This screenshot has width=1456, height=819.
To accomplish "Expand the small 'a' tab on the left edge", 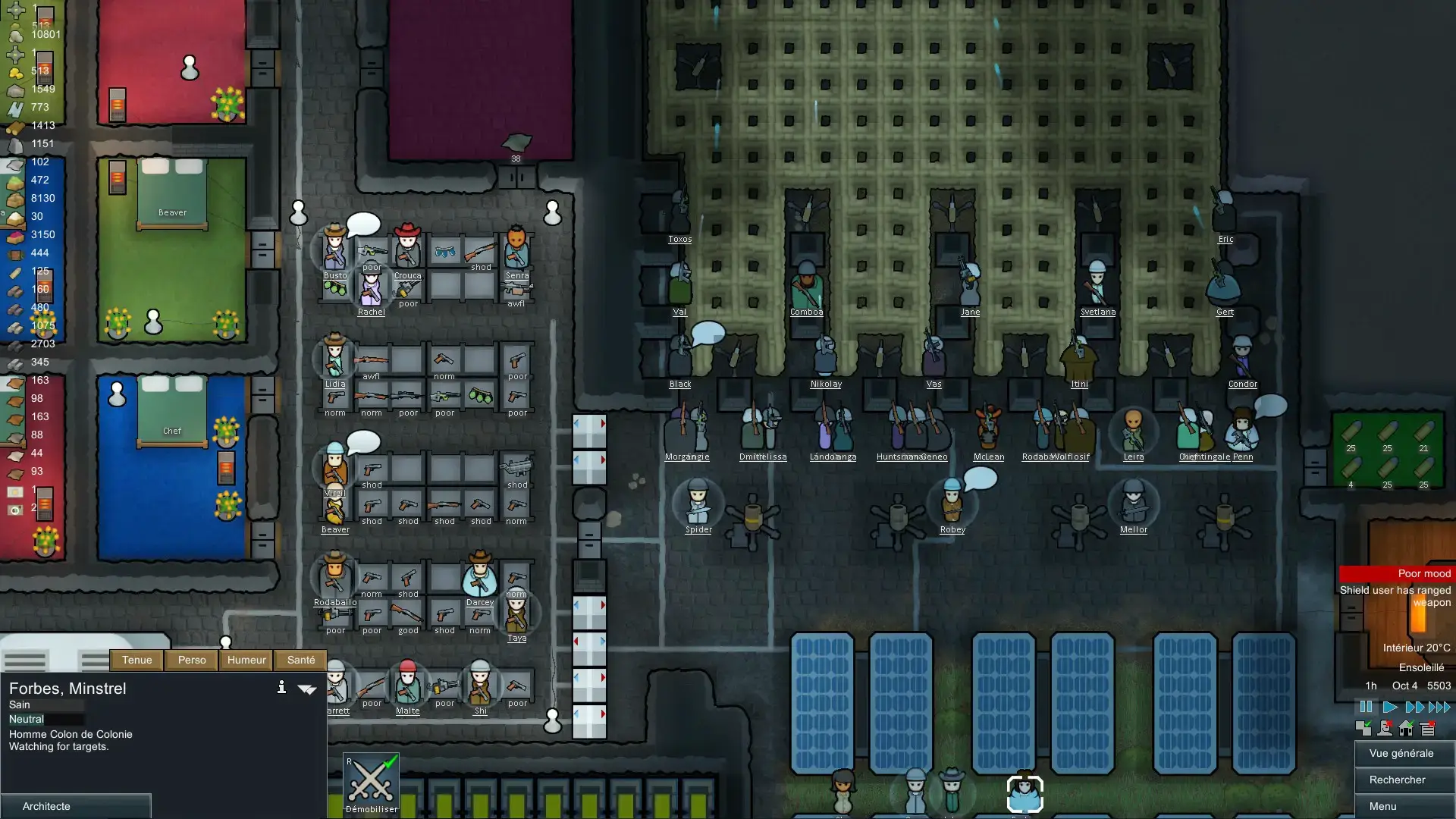I will click(3, 212).
